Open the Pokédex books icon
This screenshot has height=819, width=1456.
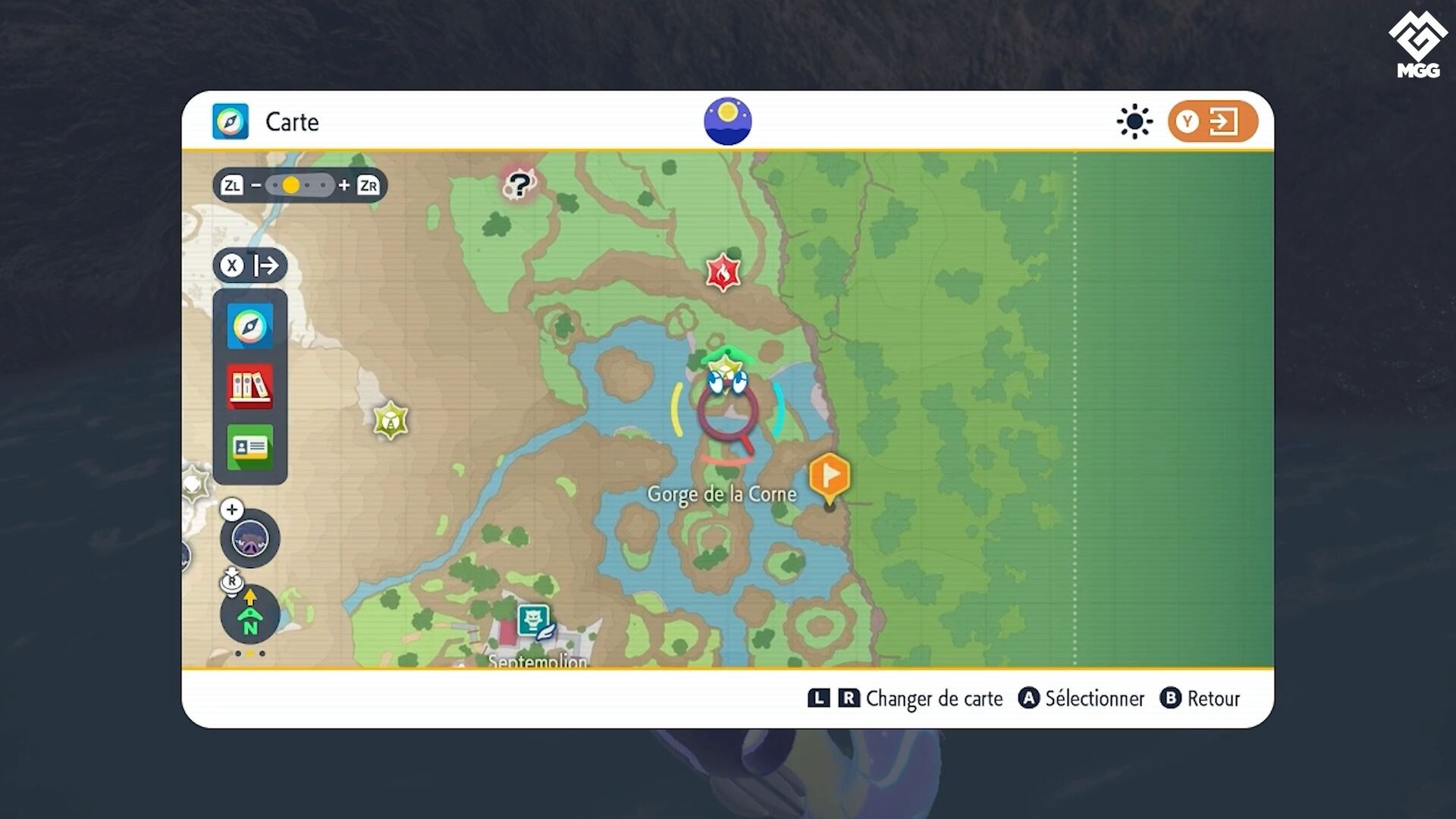(249, 387)
